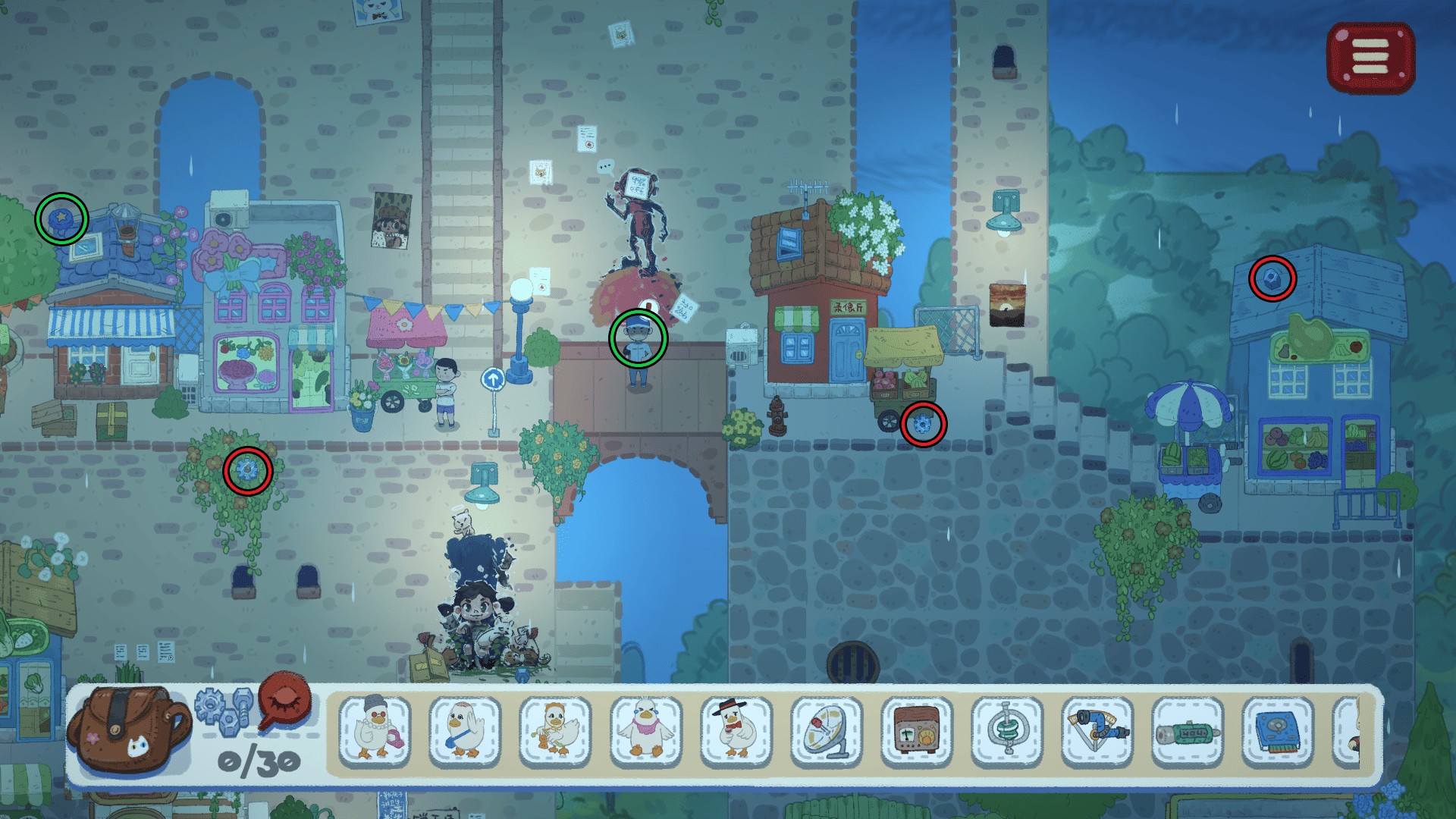Pick the gyroscope item slot

(x=1007, y=730)
